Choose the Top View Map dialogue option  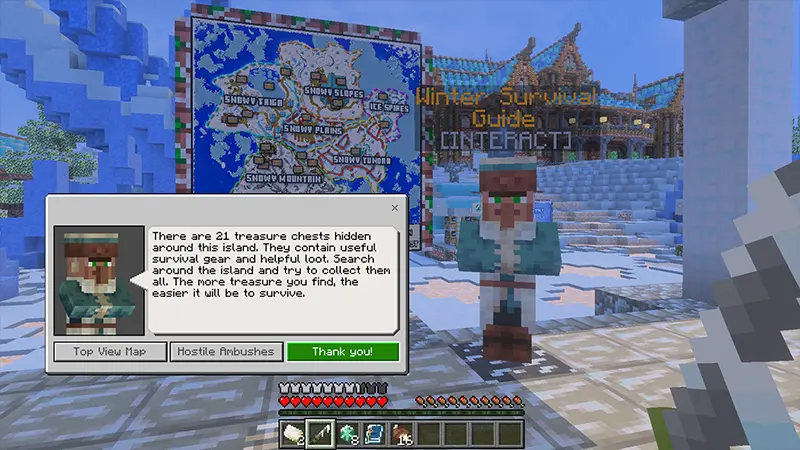[110, 351]
